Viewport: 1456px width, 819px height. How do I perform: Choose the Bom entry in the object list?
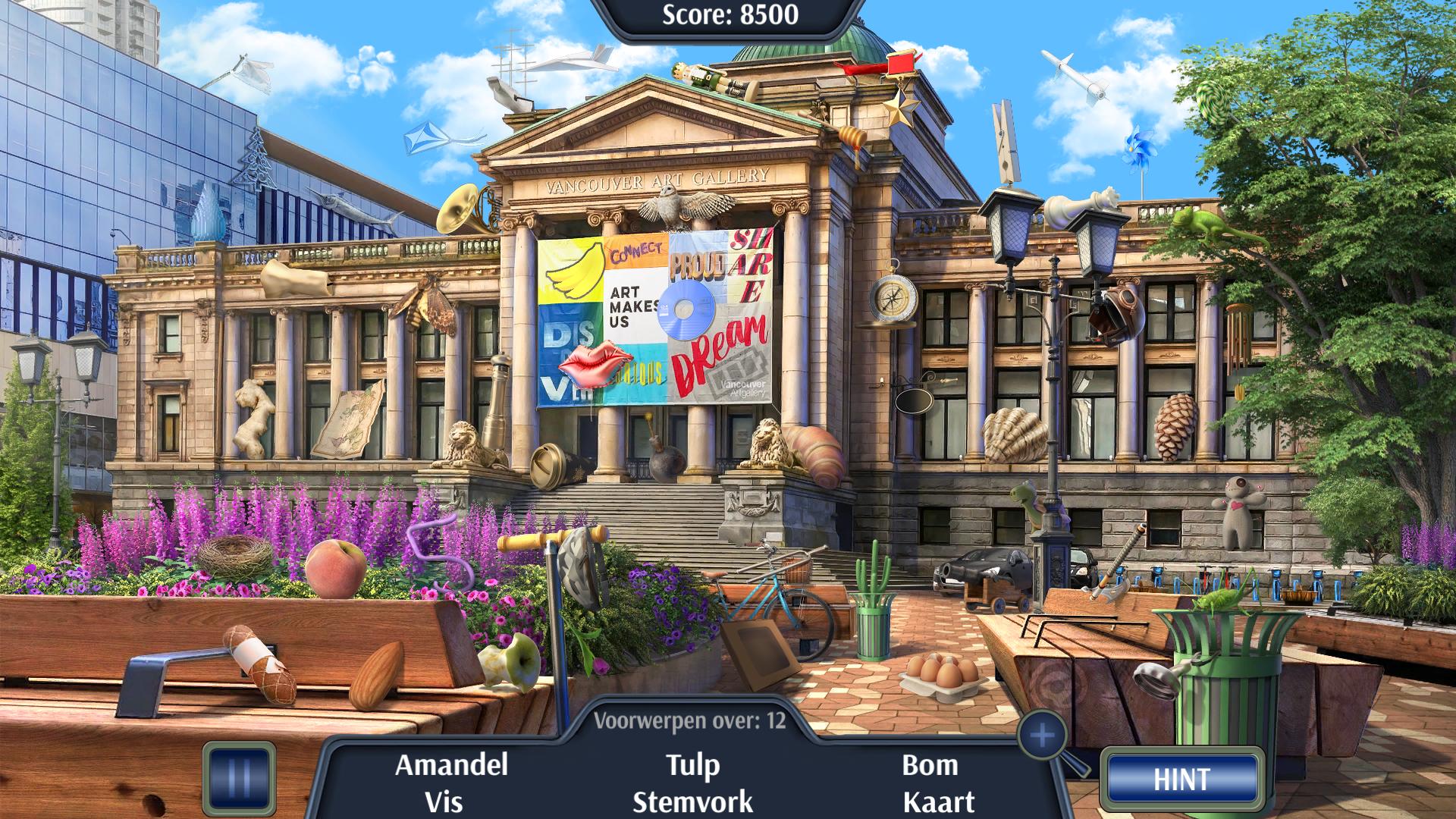(930, 764)
